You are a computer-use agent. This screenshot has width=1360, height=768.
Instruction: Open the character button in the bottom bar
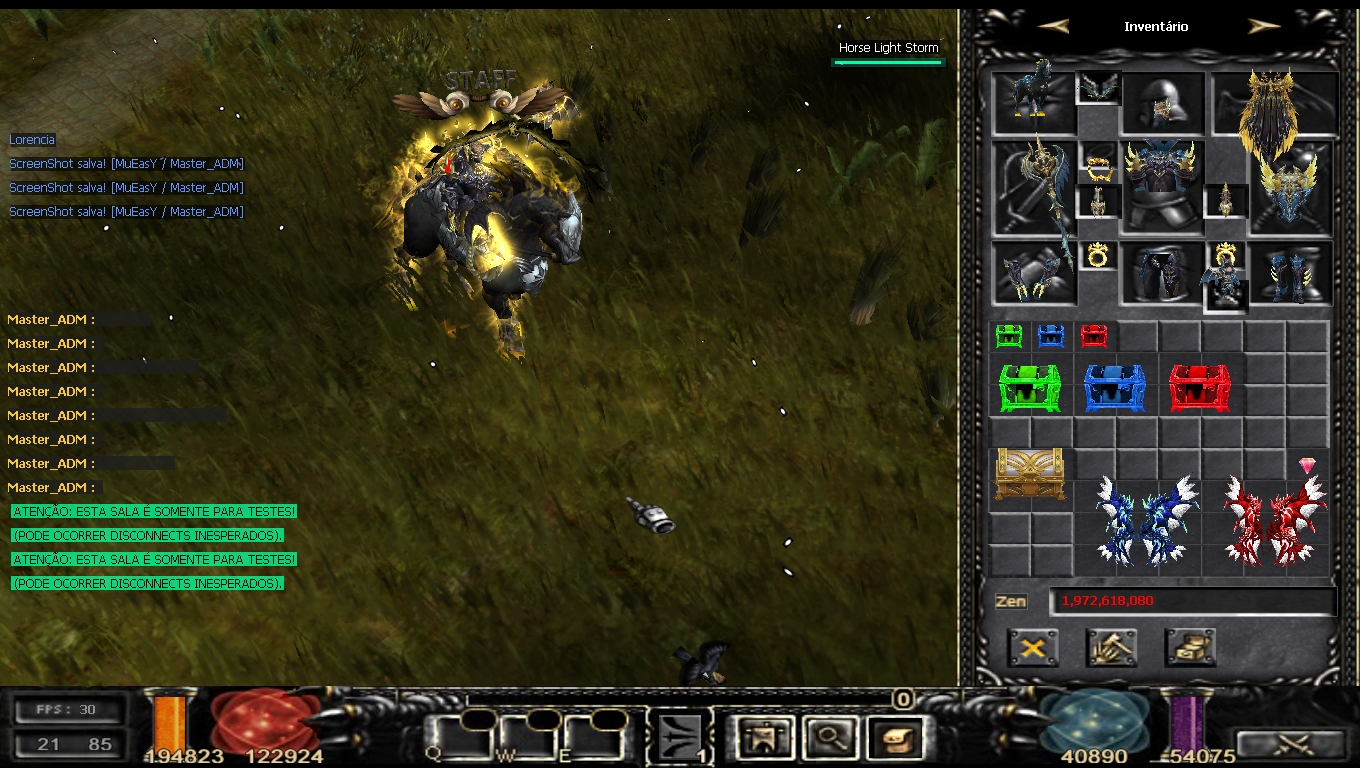765,738
